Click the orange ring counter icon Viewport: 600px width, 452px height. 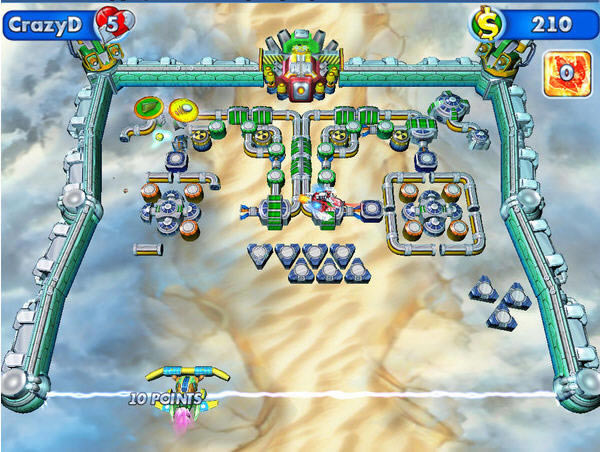pos(566,74)
